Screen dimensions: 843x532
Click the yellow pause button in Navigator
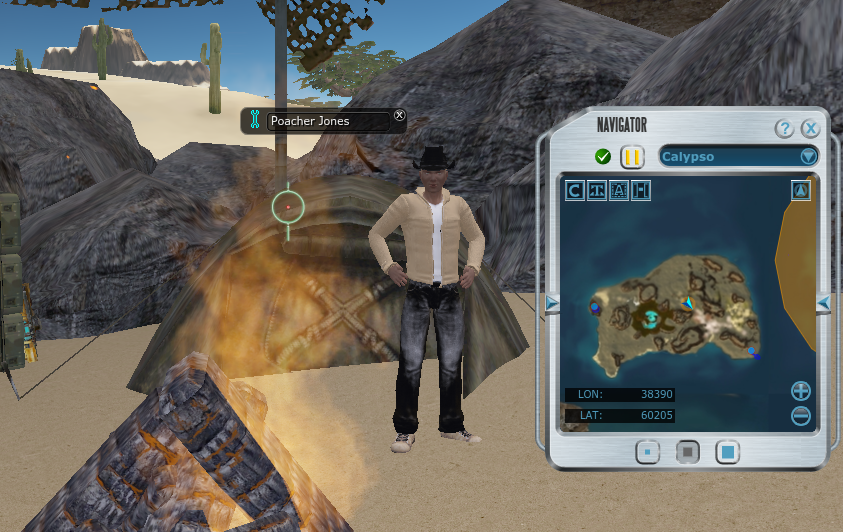632,156
